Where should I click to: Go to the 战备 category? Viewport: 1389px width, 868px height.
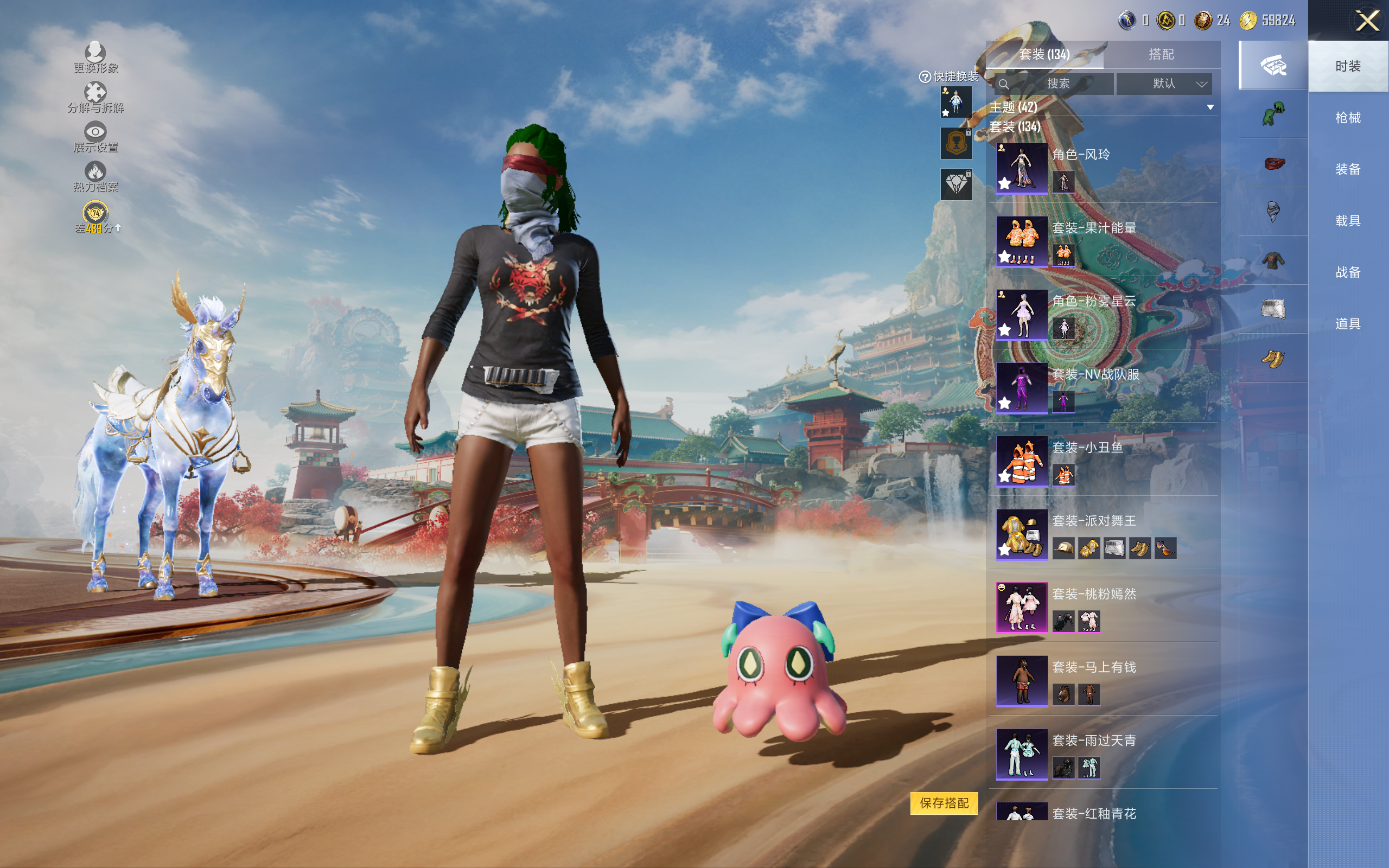pyautogui.click(x=1347, y=272)
